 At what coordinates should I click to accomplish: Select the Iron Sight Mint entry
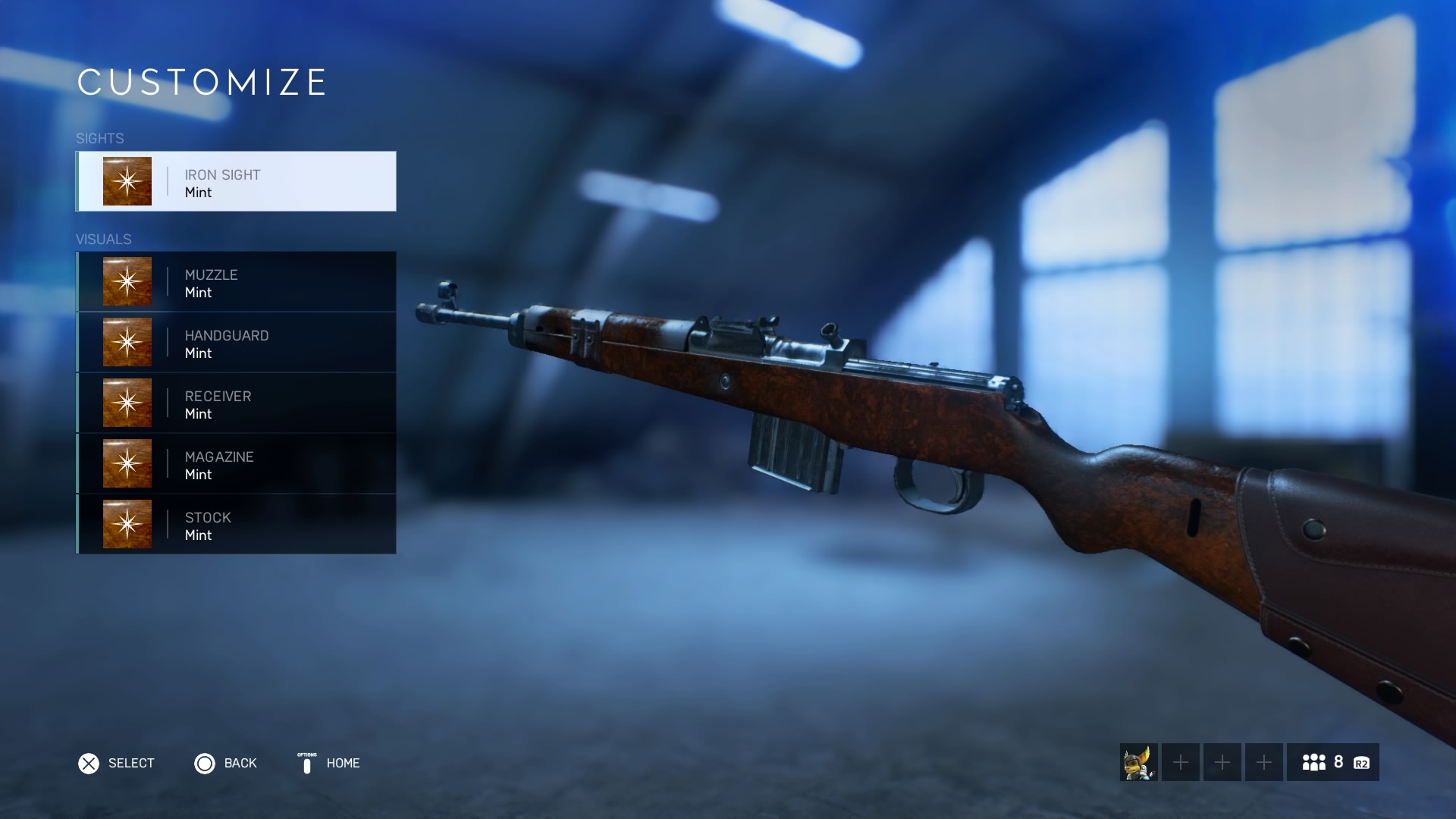coord(236,181)
